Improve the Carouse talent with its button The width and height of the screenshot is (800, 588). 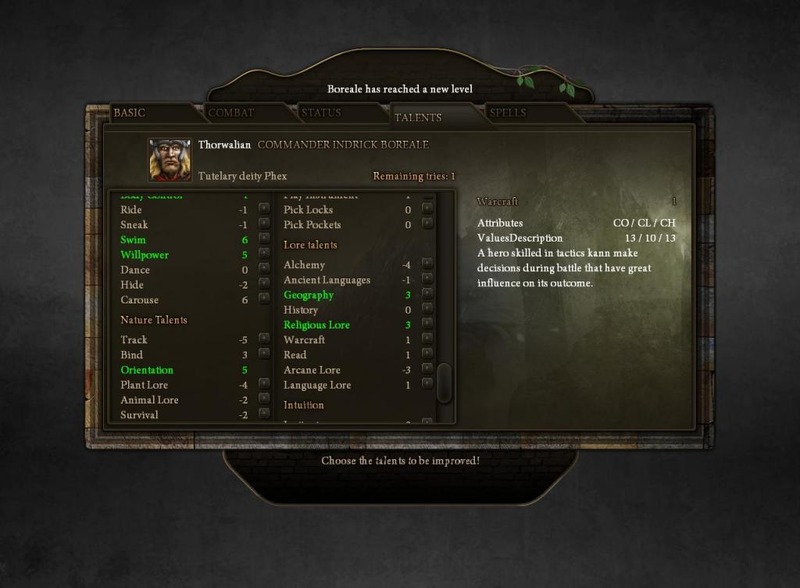264,300
